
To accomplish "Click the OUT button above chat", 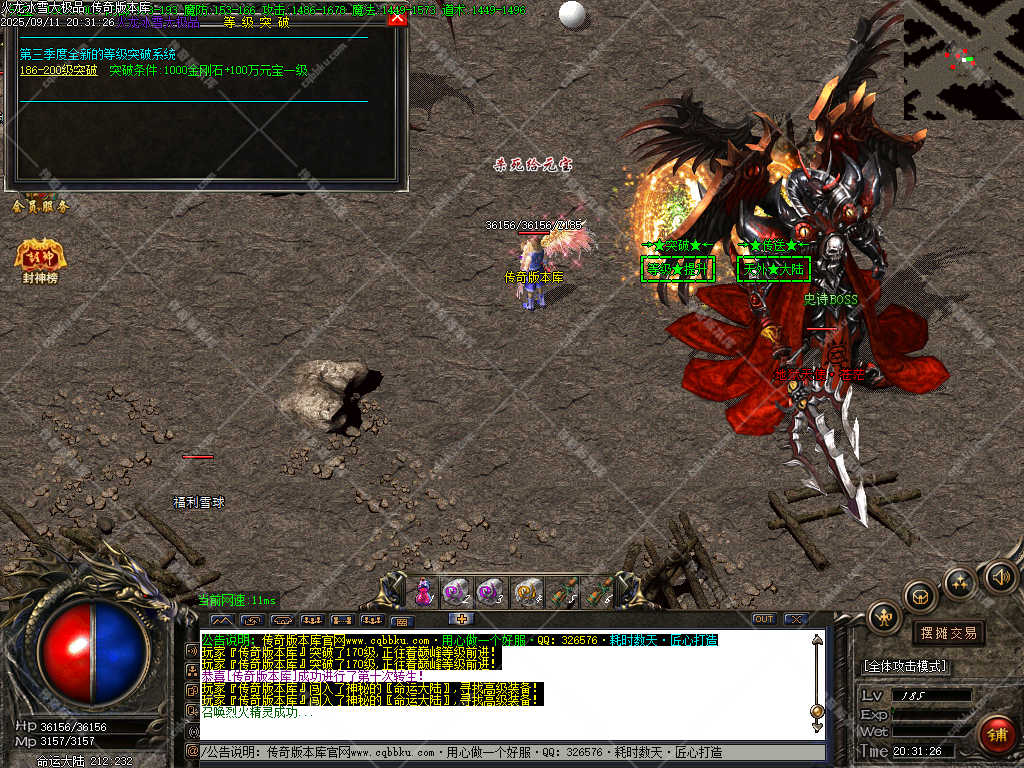I will (x=764, y=619).
